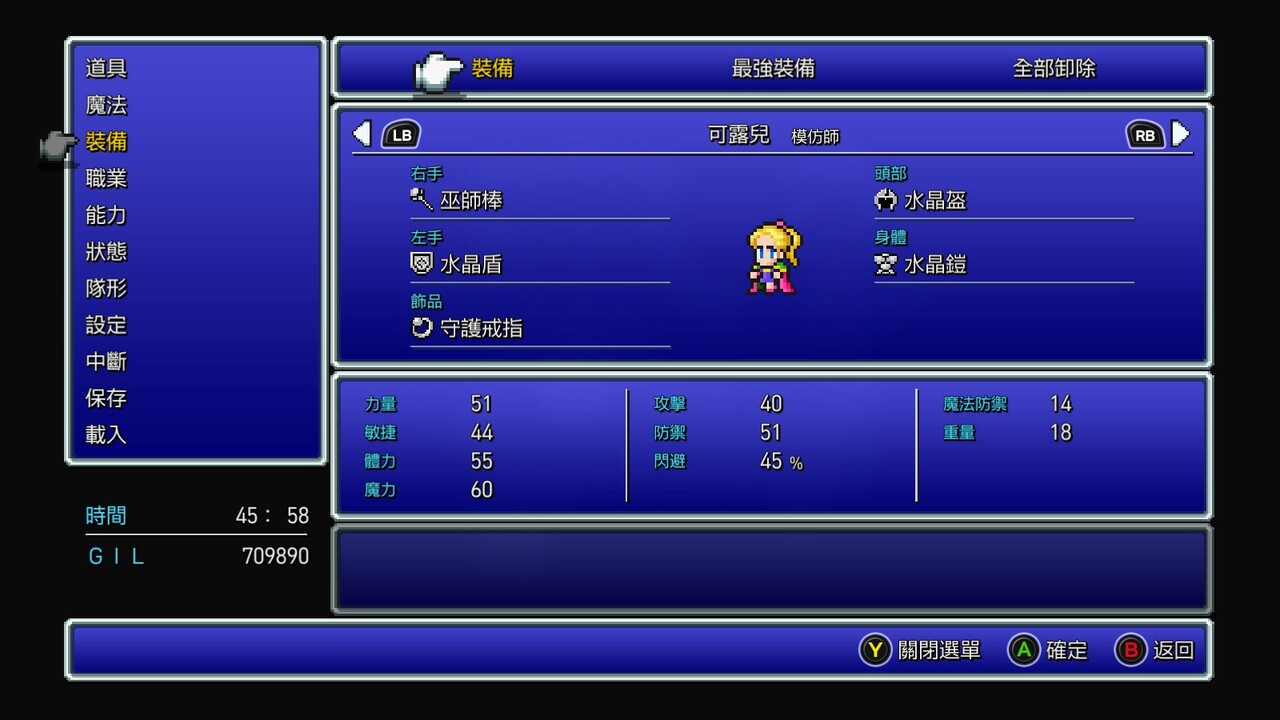
Task: Choose 隊形 (Formation) from the menu
Action: click(x=106, y=289)
